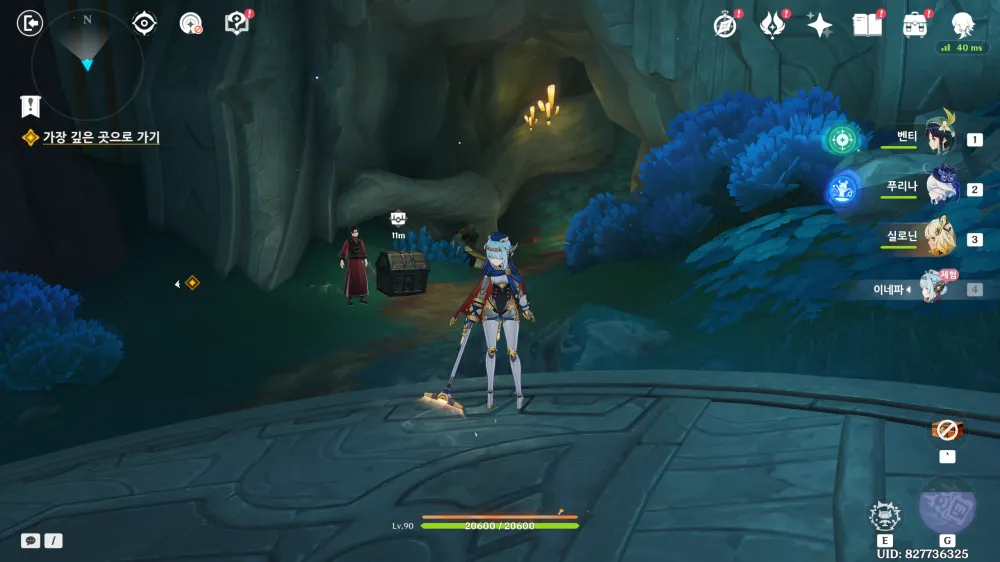
Task: Activate the elemental burst icon
Action: point(946,506)
